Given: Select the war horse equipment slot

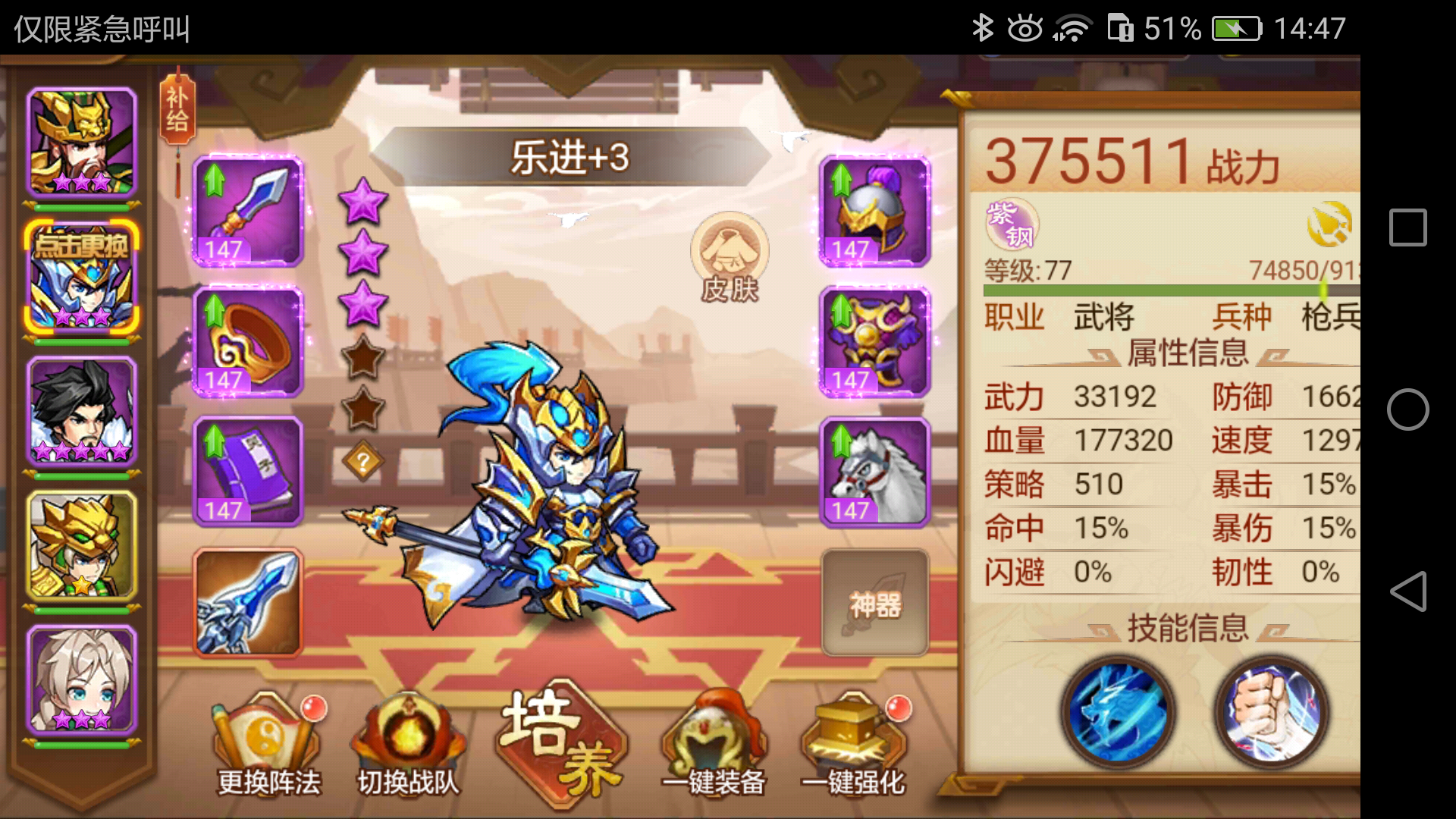Looking at the screenshot, I should (874, 472).
